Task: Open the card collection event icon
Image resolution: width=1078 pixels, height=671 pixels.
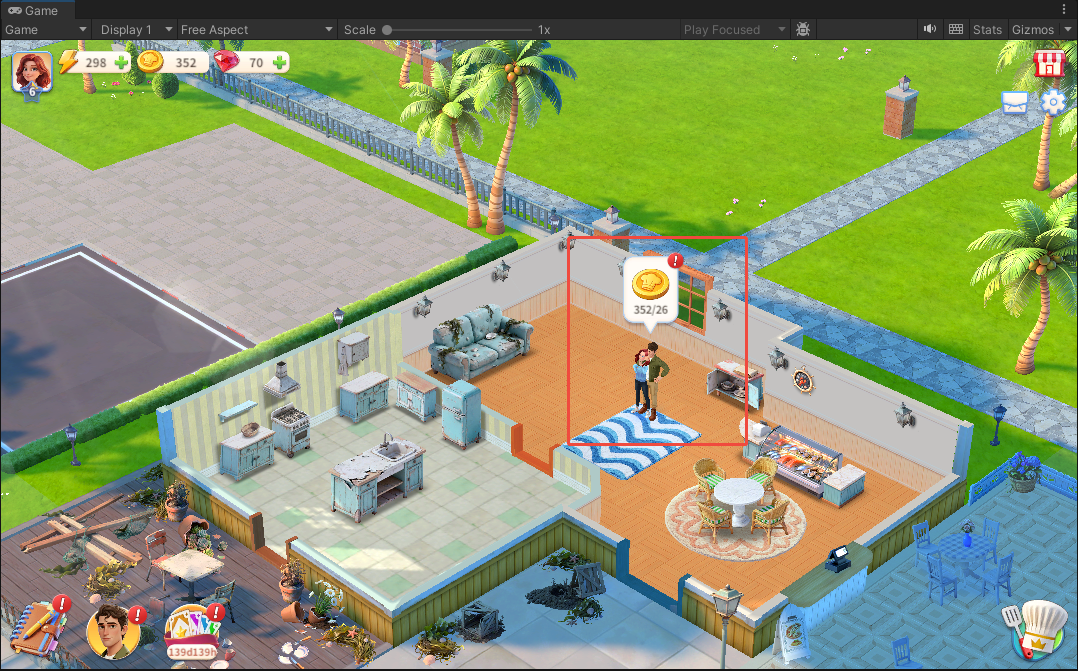Action: (x=193, y=630)
